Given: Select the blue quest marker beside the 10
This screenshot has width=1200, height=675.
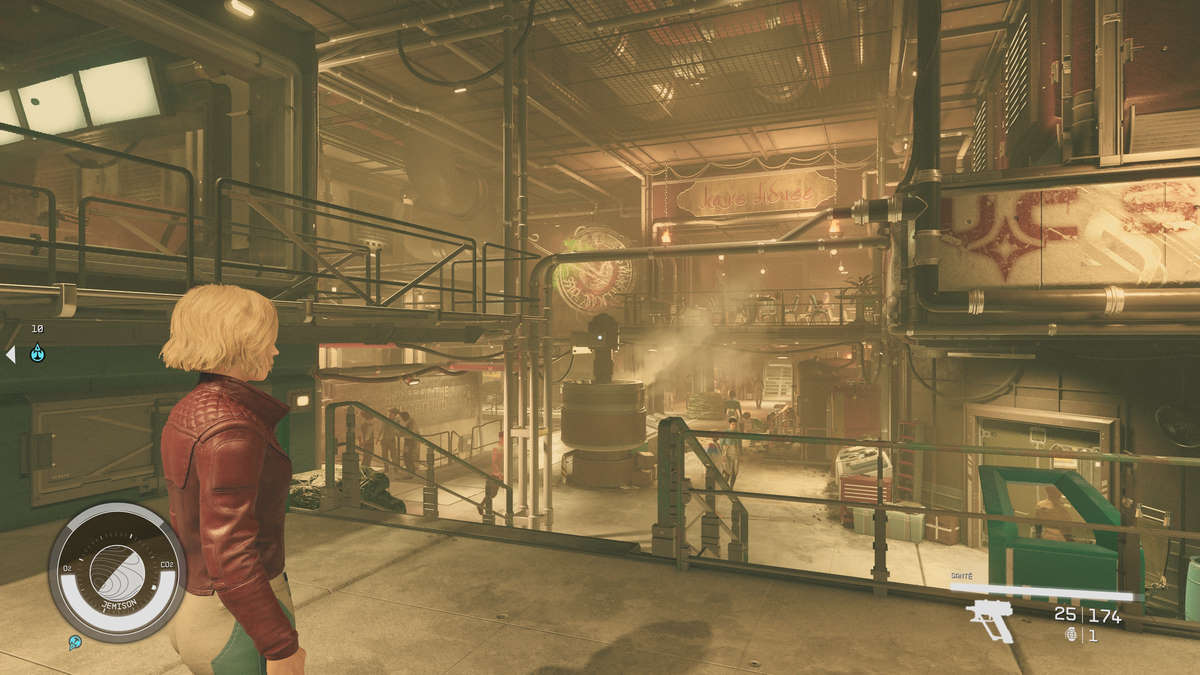Looking at the screenshot, I should [37, 353].
